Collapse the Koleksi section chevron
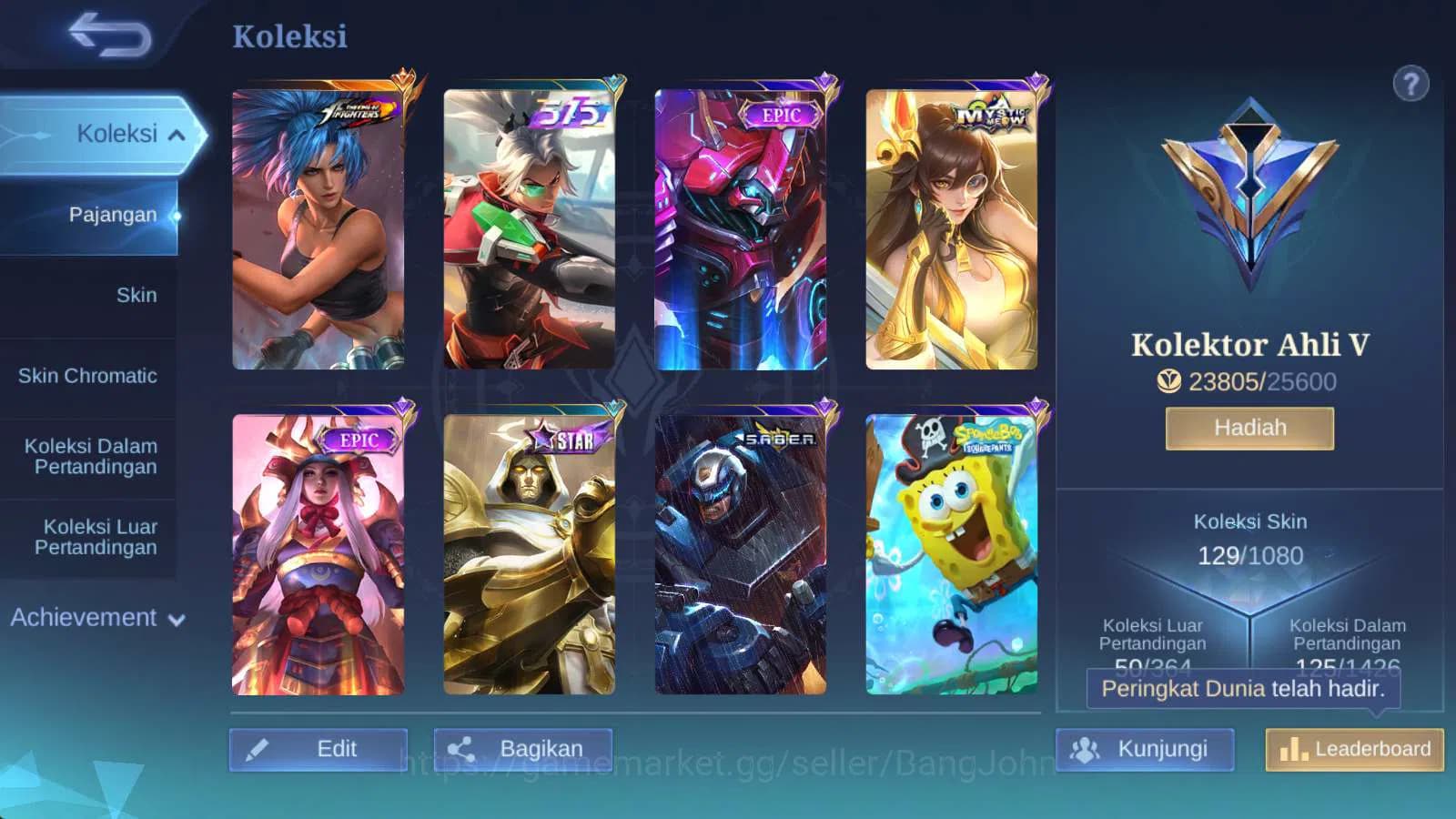Screen dimensions: 1456x819 [x=178, y=133]
